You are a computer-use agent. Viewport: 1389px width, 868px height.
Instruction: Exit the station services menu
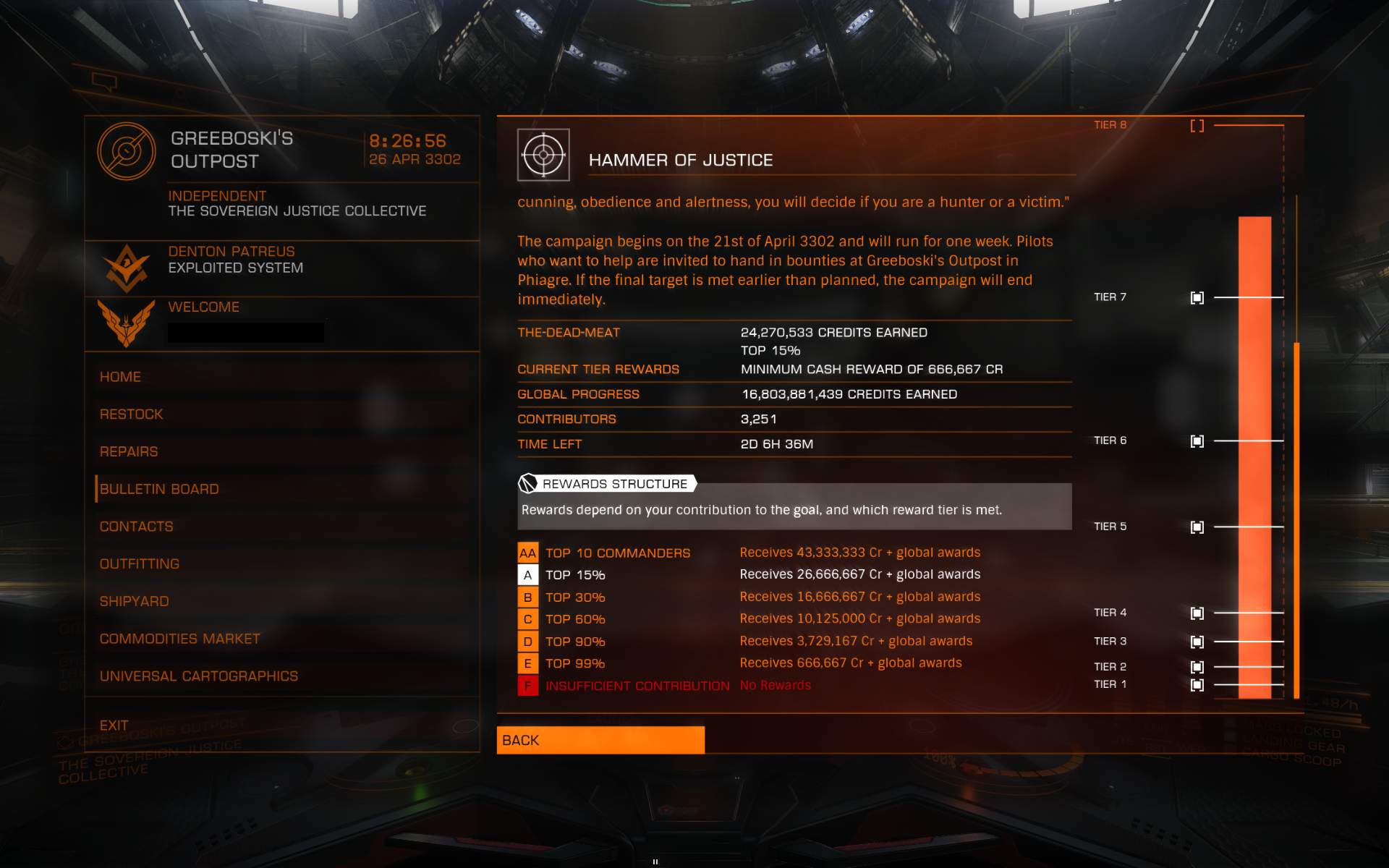pyautogui.click(x=114, y=726)
